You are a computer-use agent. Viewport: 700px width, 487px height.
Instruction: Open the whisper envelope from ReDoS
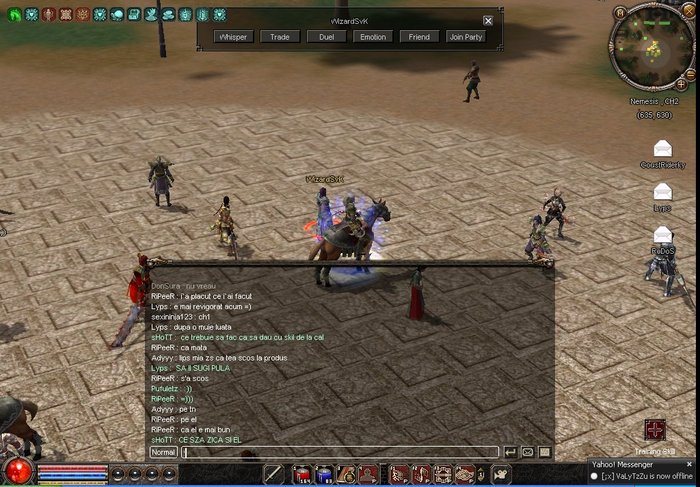[x=662, y=235]
